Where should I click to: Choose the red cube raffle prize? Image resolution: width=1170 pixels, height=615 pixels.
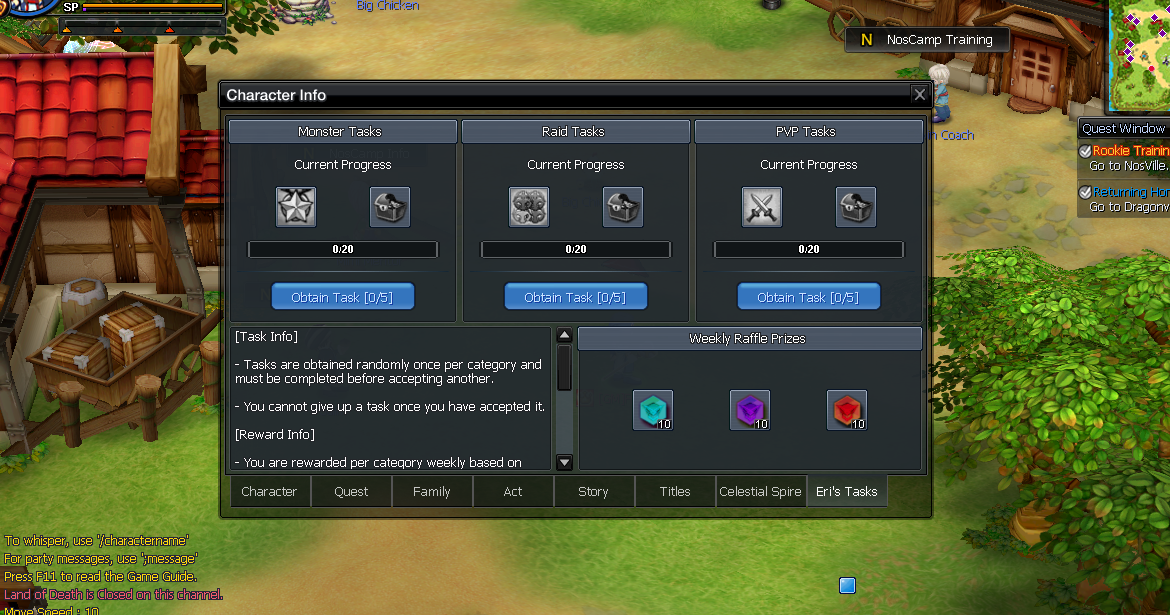[847, 410]
